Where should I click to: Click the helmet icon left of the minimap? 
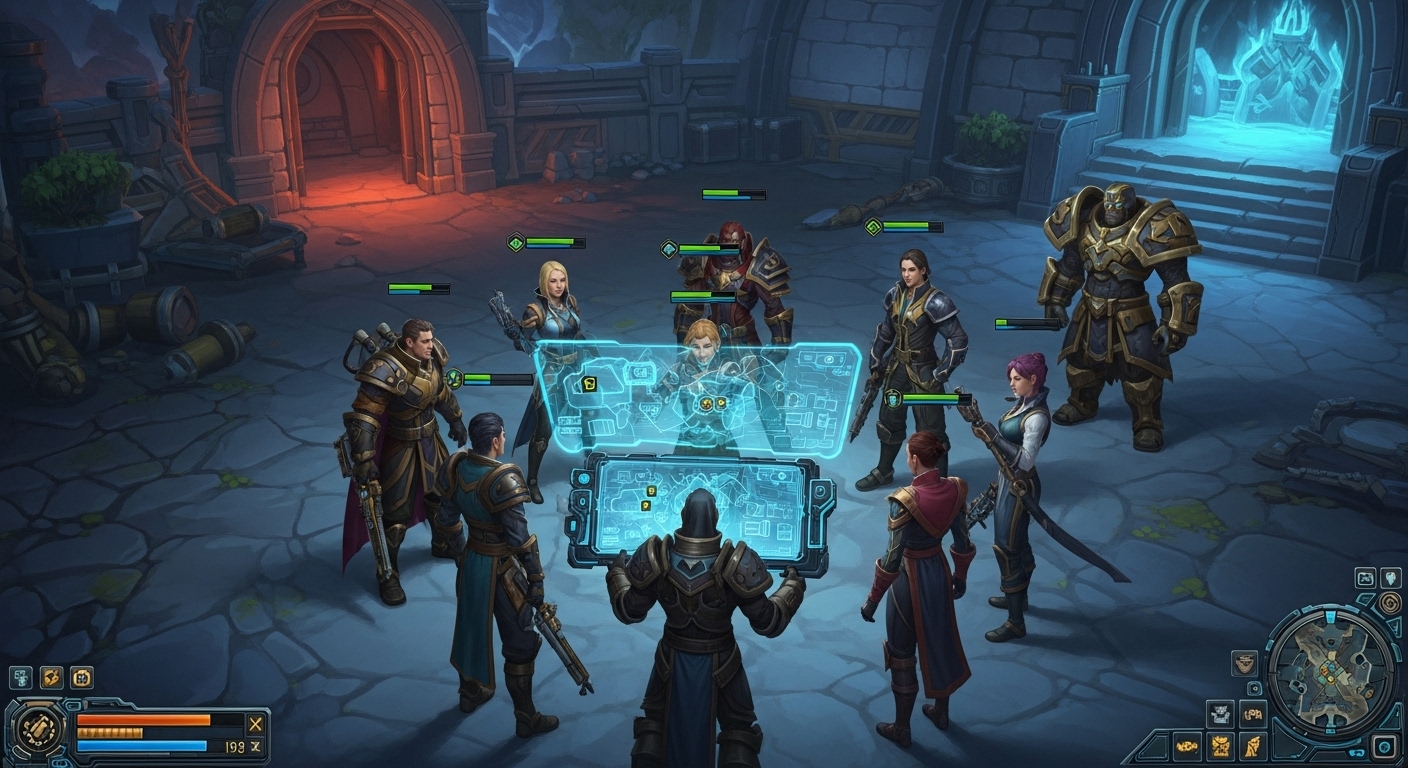(x=1246, y=662)
